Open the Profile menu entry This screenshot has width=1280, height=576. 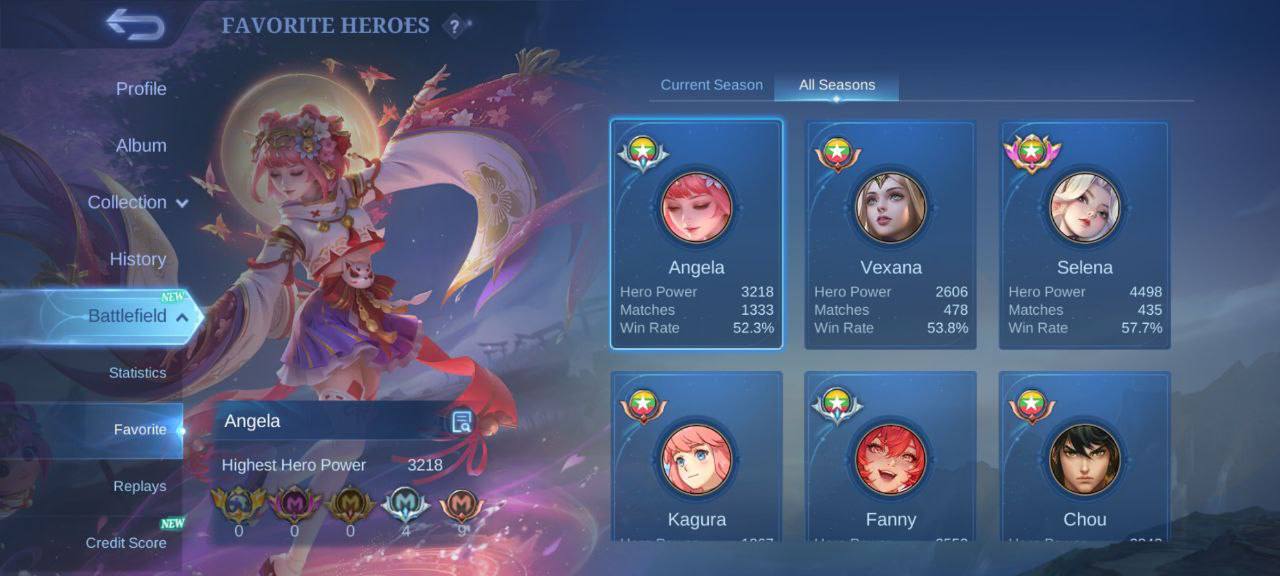(141, 89)
